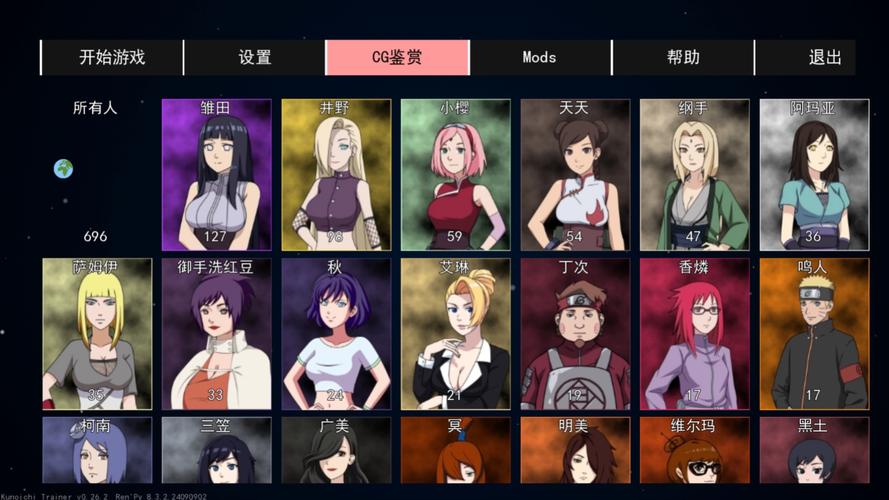Screen dimensions: 889x500
Task: Choose the 天天 character tile
Action: click(x=575, y=174)
